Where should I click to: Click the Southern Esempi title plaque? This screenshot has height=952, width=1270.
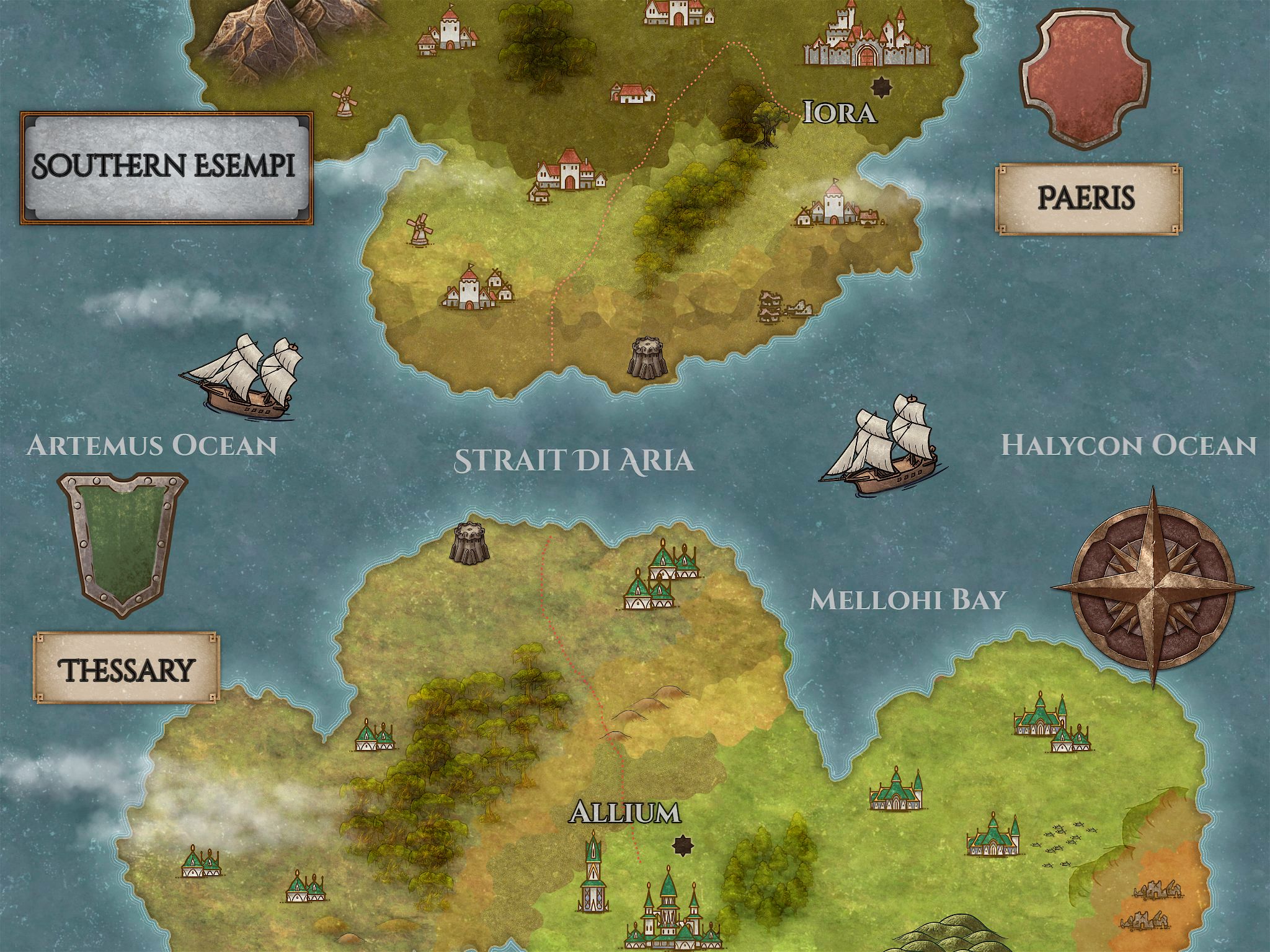click(x=166, y=167)
